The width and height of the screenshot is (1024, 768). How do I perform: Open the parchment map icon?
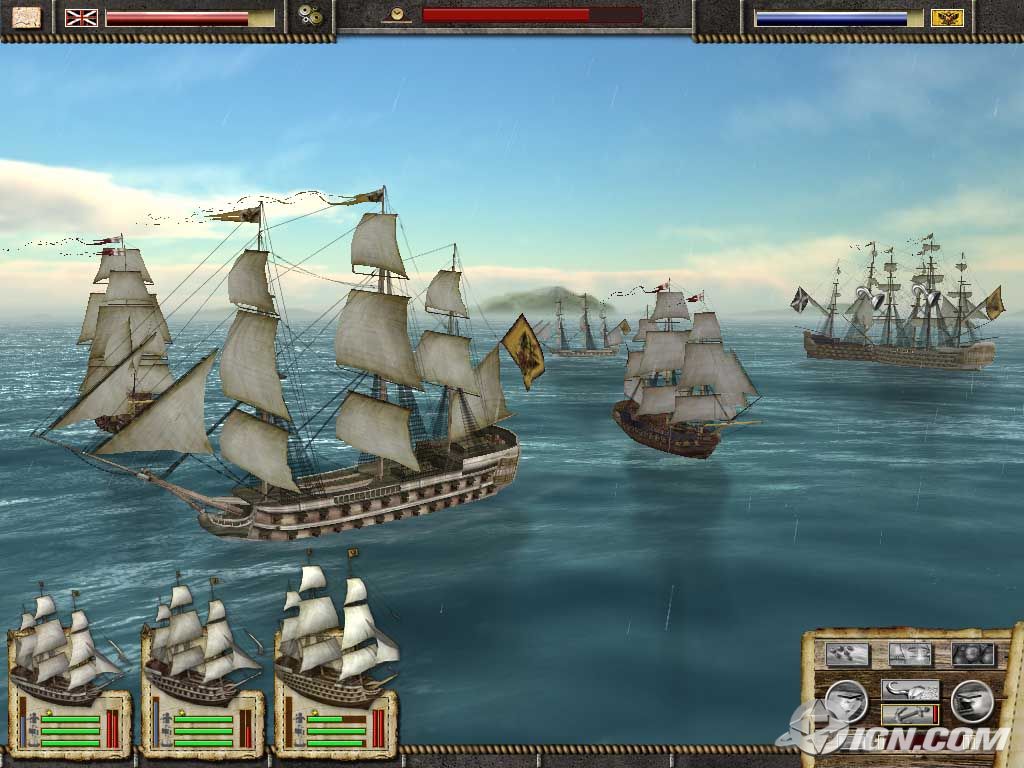pos(26,17)
